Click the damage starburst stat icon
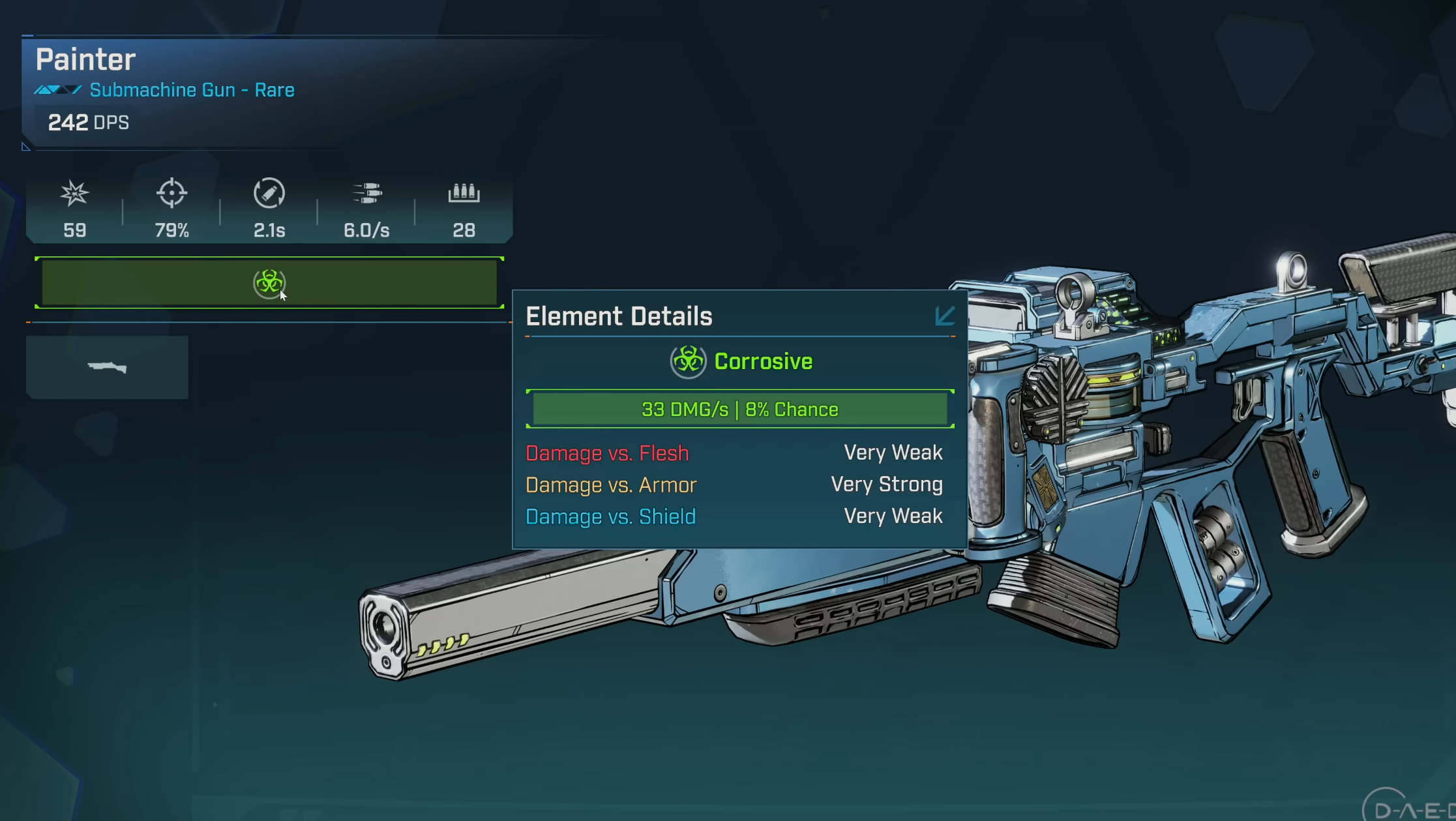 74,193
